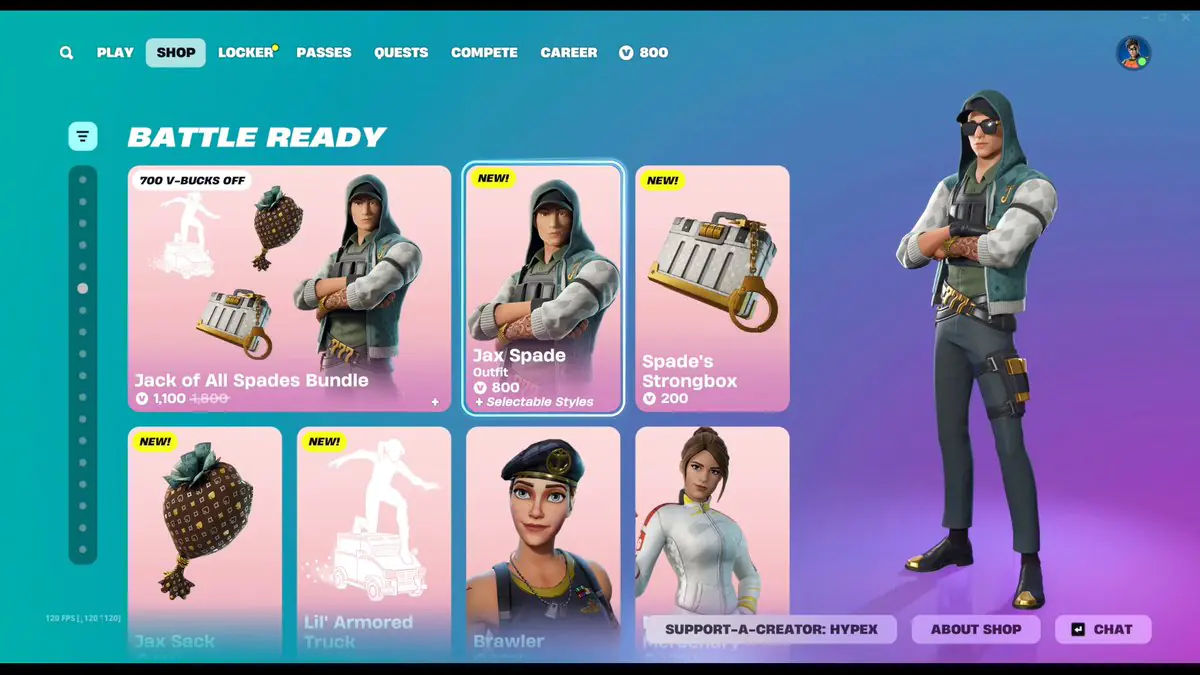The height and width of the screenshot is (675, 1200).
Task: Open the Chat button
Action: [1103, 629]
